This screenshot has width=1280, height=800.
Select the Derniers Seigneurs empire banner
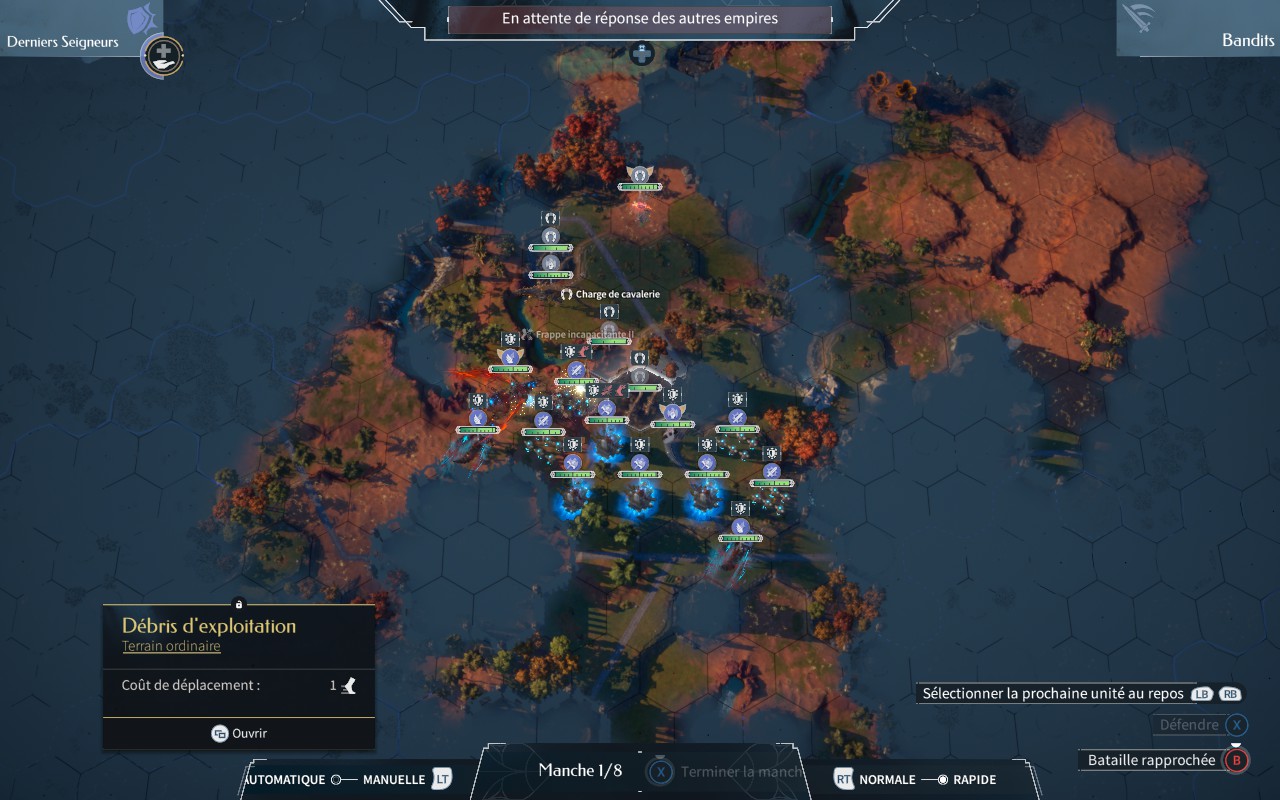(64, 41)
